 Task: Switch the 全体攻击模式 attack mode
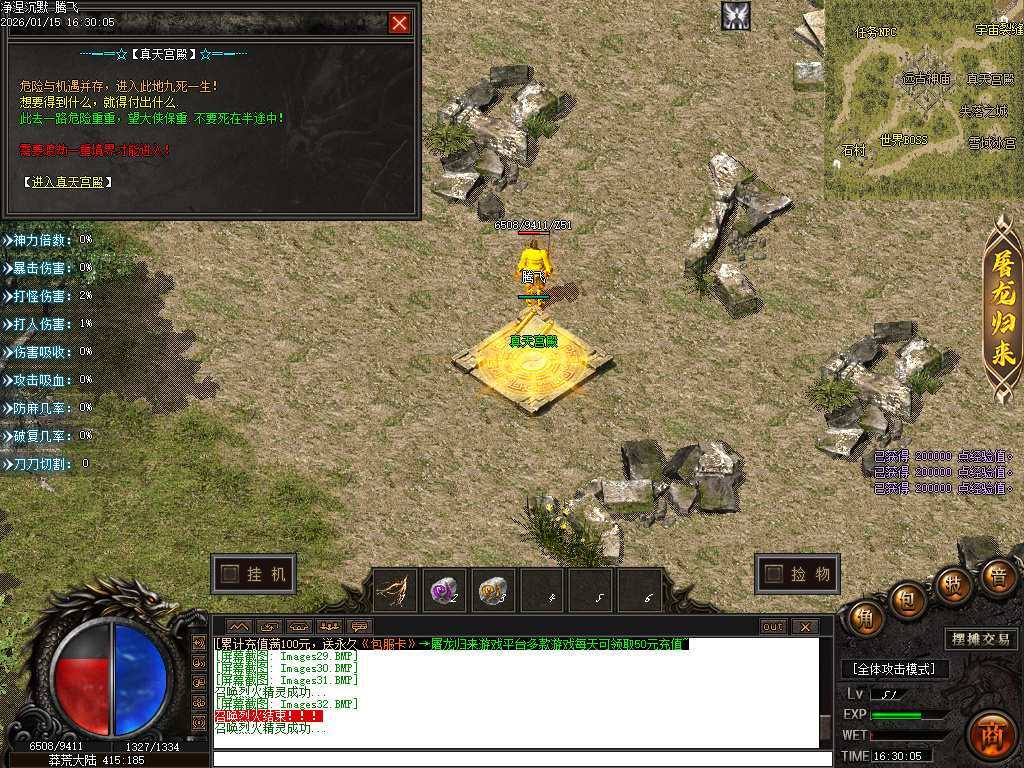pos(895,669)
